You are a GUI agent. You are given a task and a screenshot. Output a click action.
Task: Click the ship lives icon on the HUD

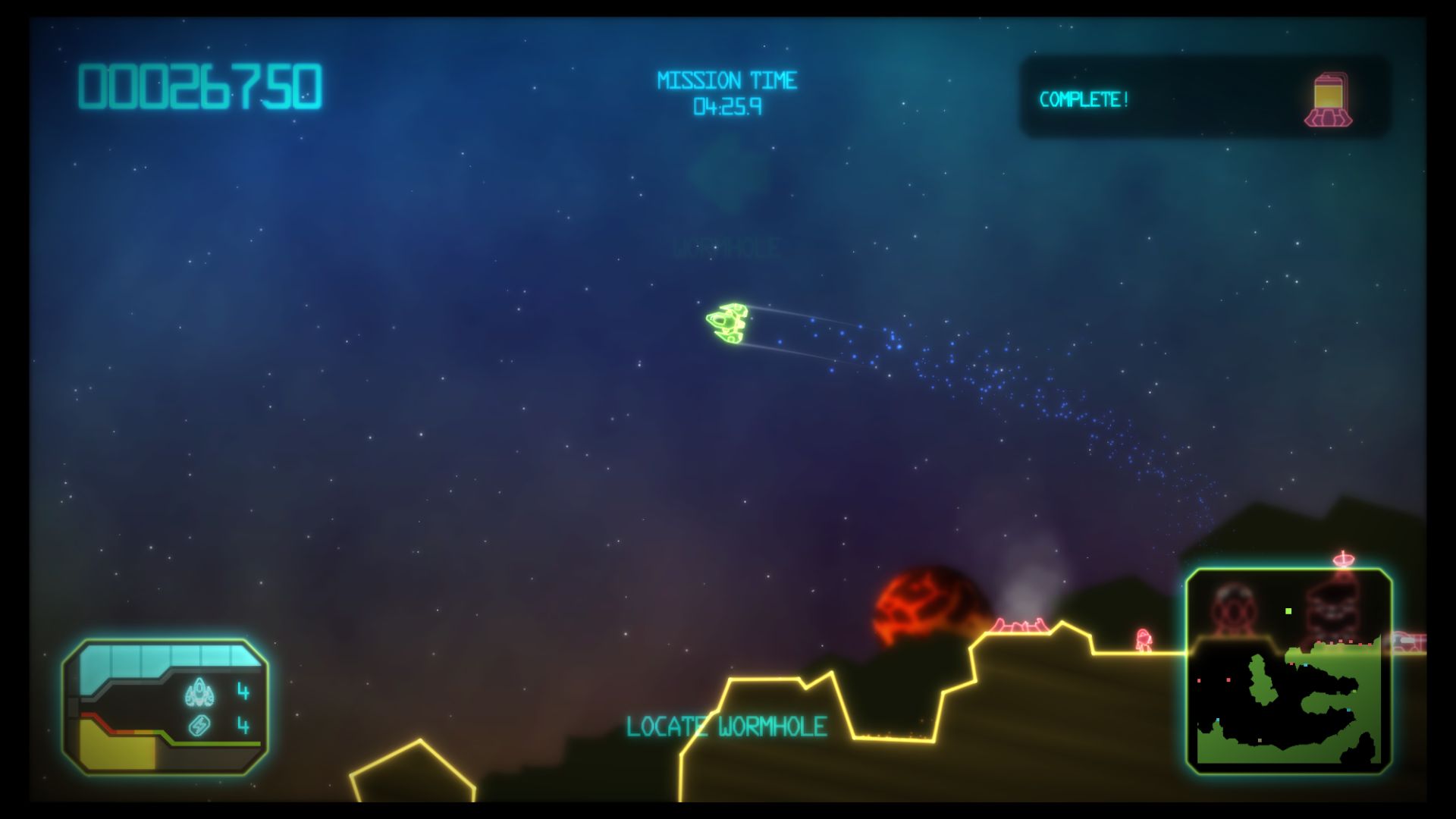(199, 691)
